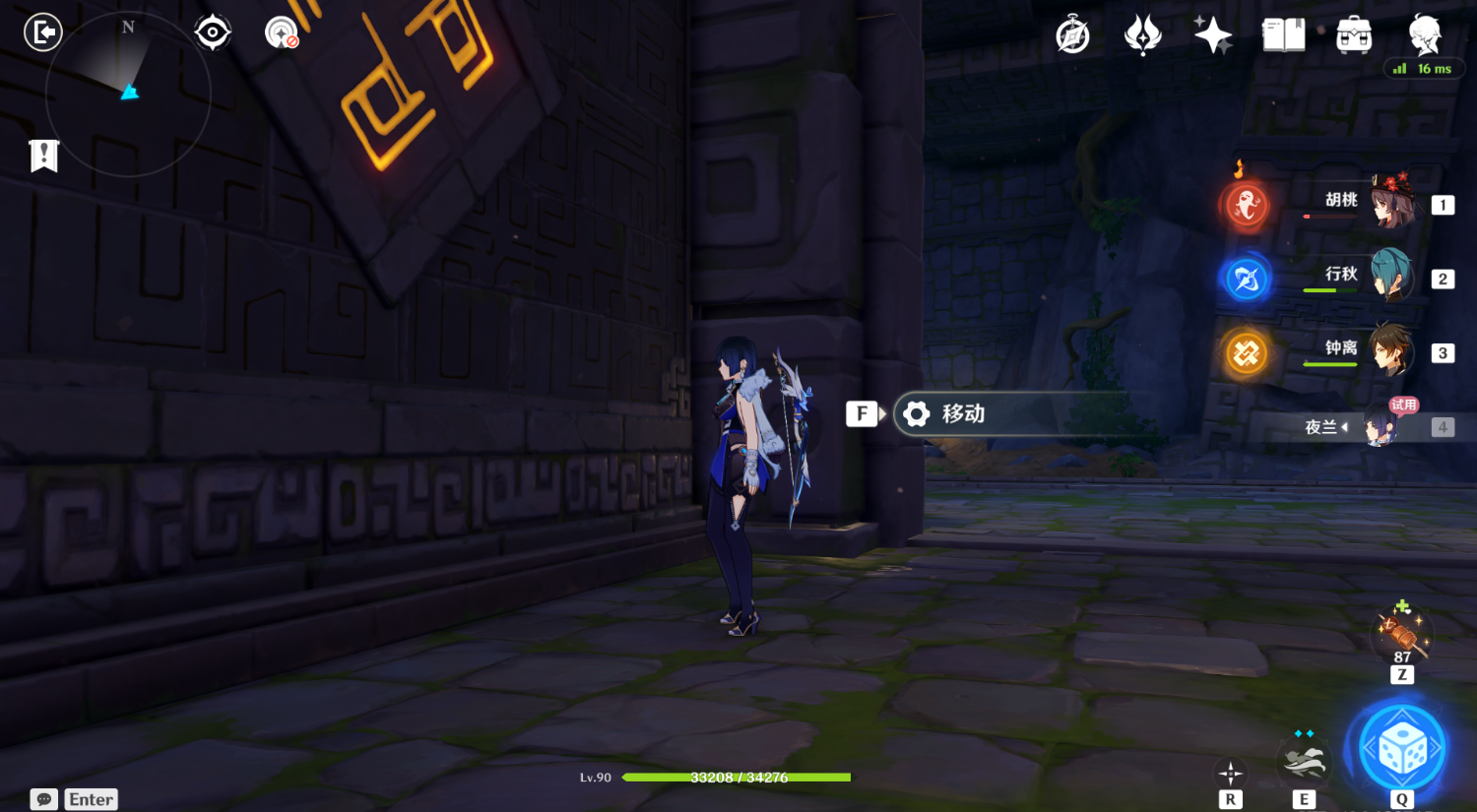Switch to party member 胡桃
1477x812 pixels.
point(1390,202)
